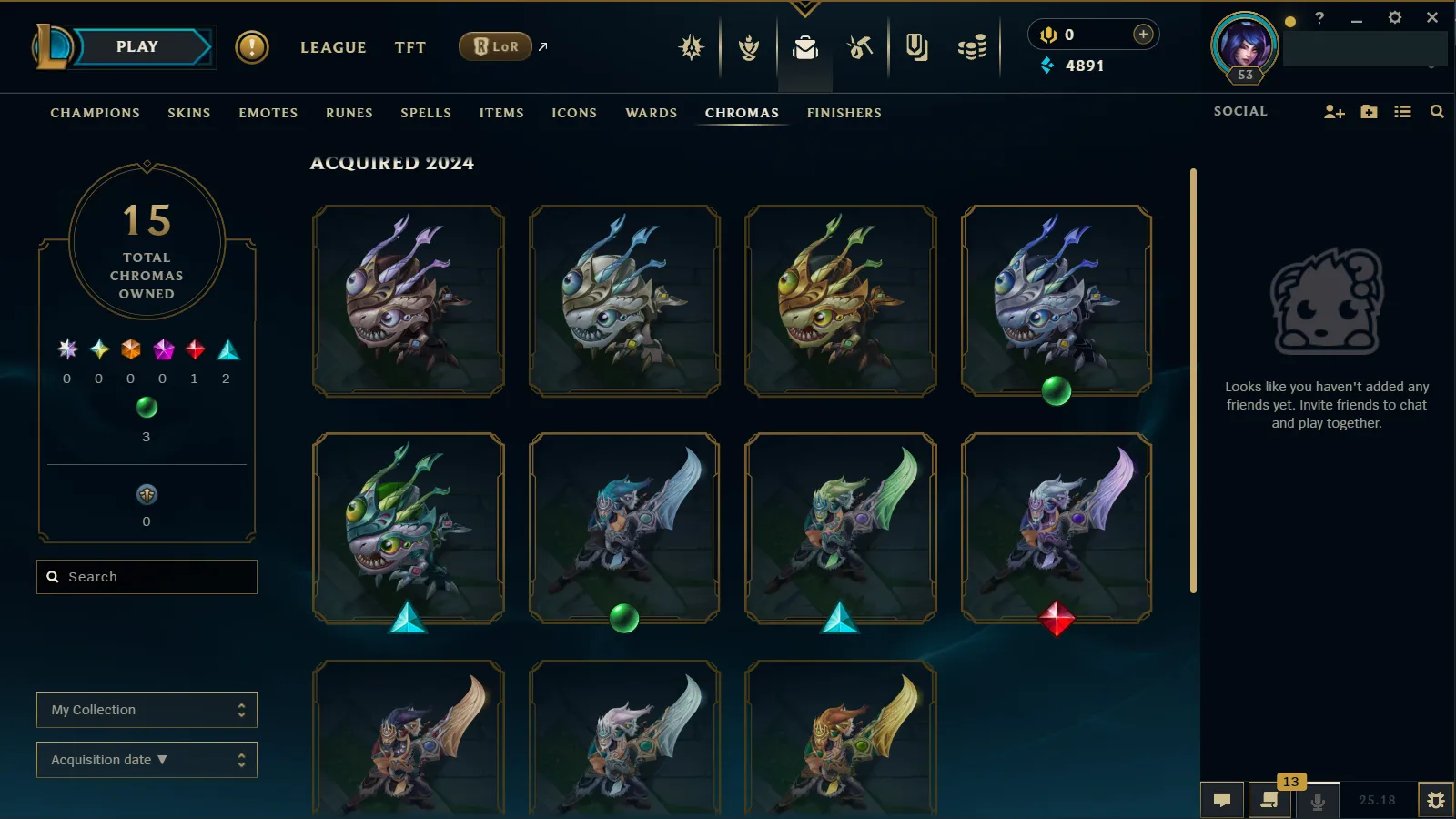Toggle the green chroma gem filter
1456x819 pixels.
point(147,407)
